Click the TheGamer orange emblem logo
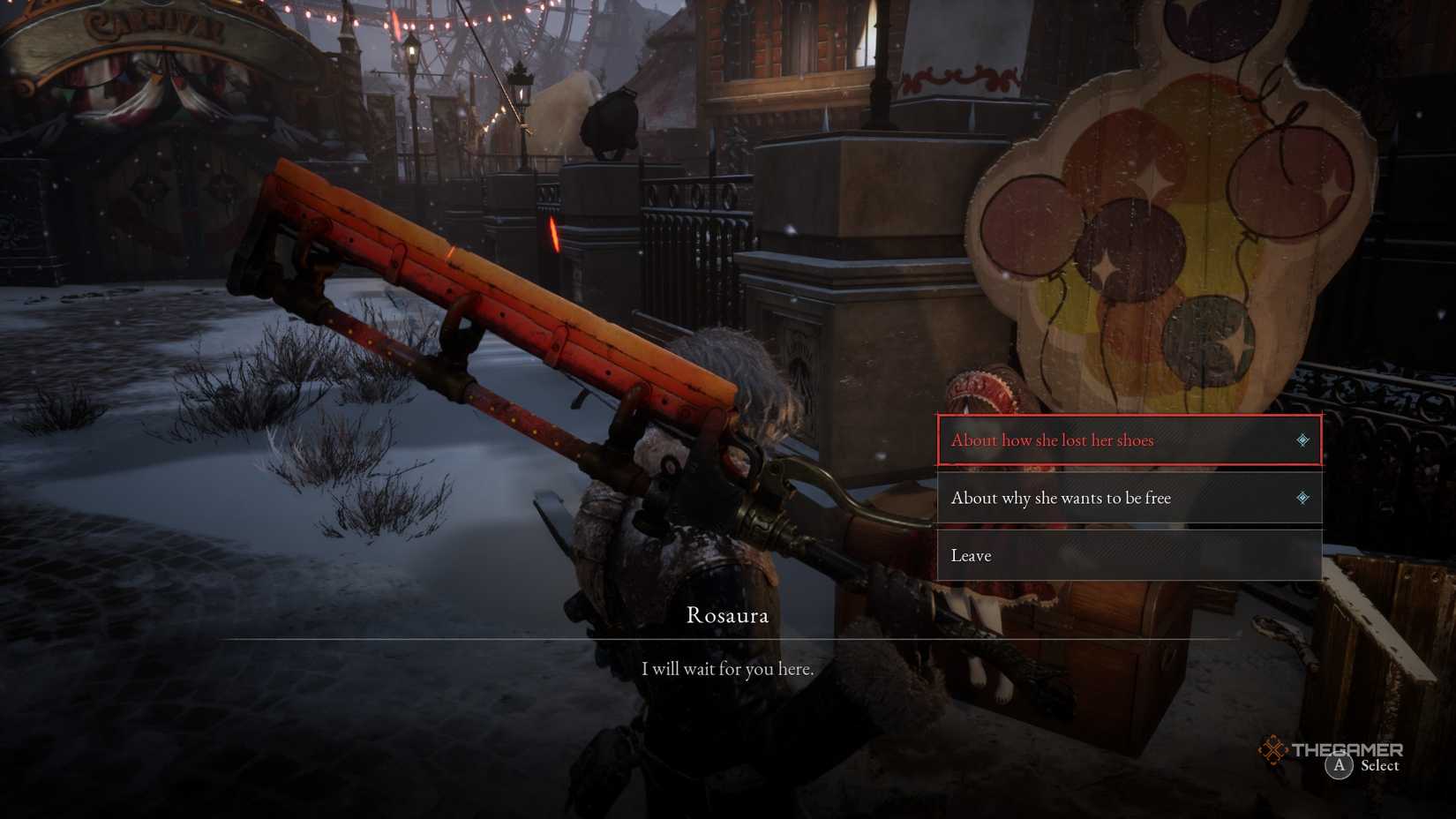This screenshot has width=1456, height=819. [1273, 749]
